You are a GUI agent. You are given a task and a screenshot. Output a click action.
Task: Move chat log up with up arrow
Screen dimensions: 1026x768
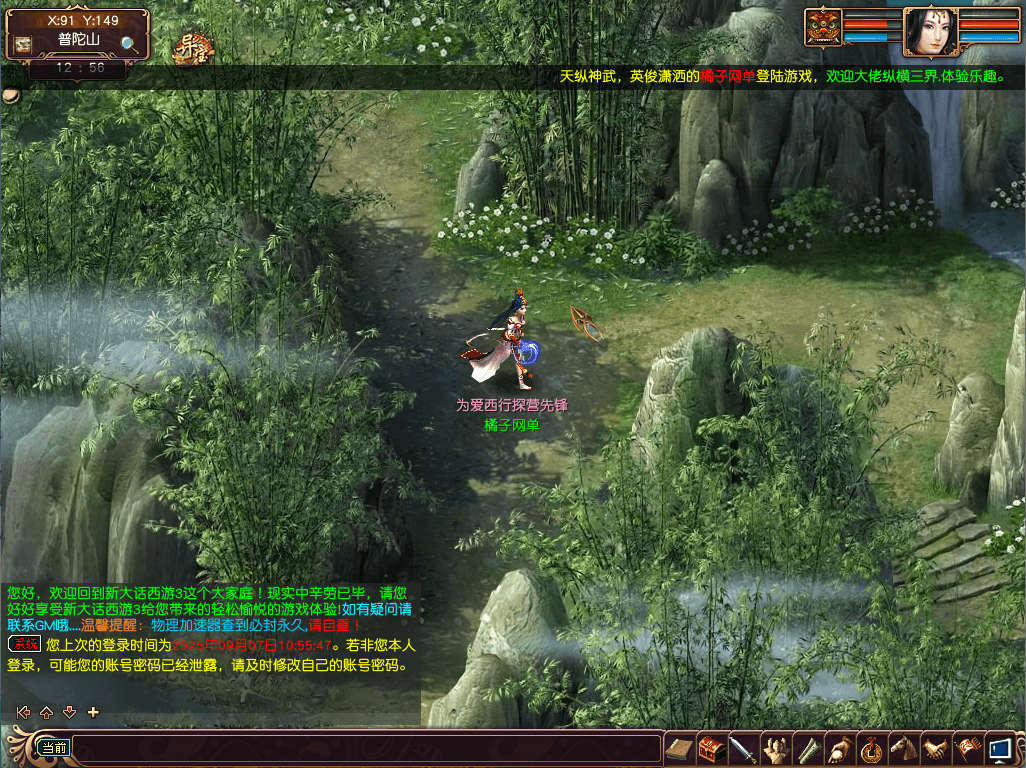click(x=46, y=712)
